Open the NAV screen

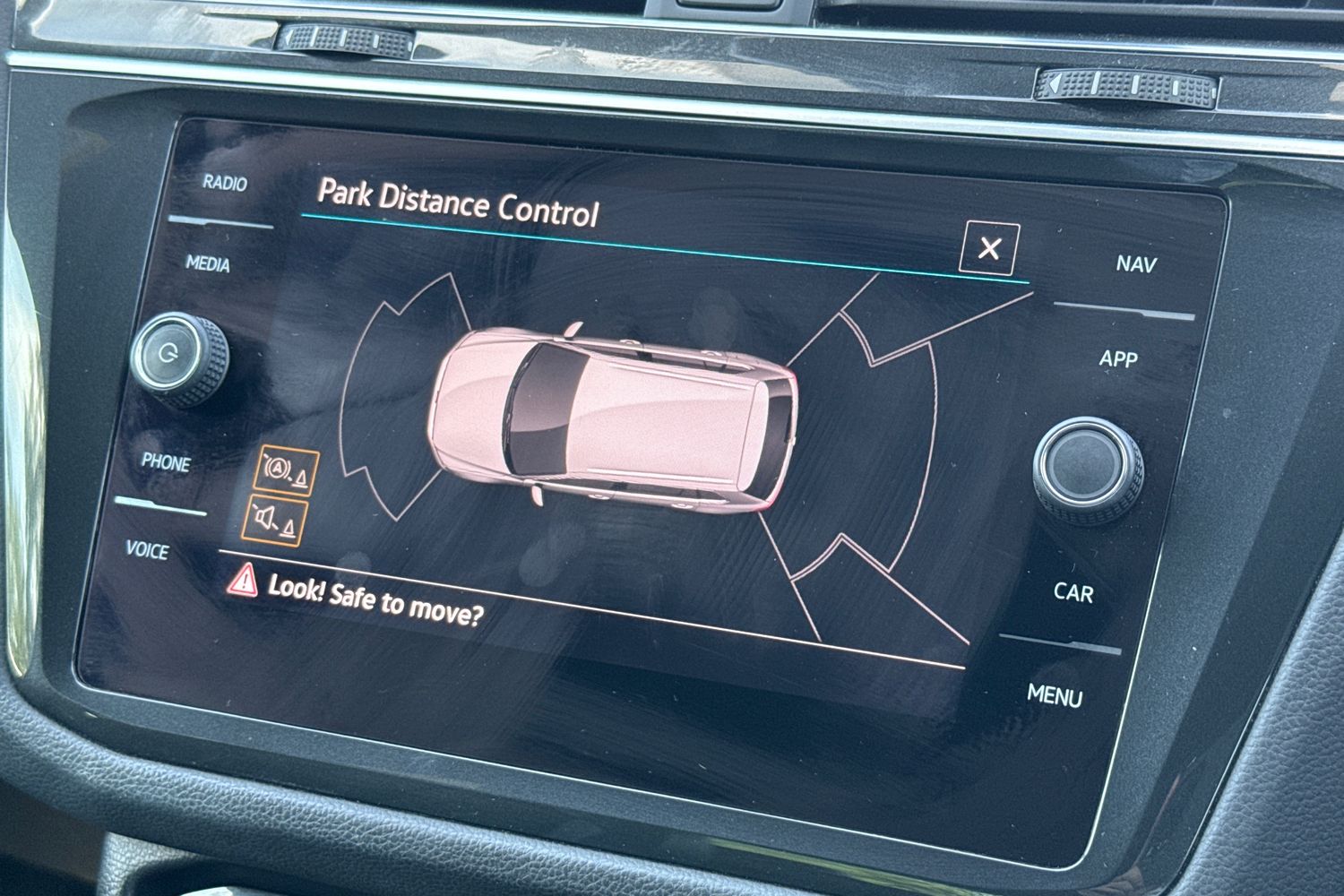[1135, 264]
